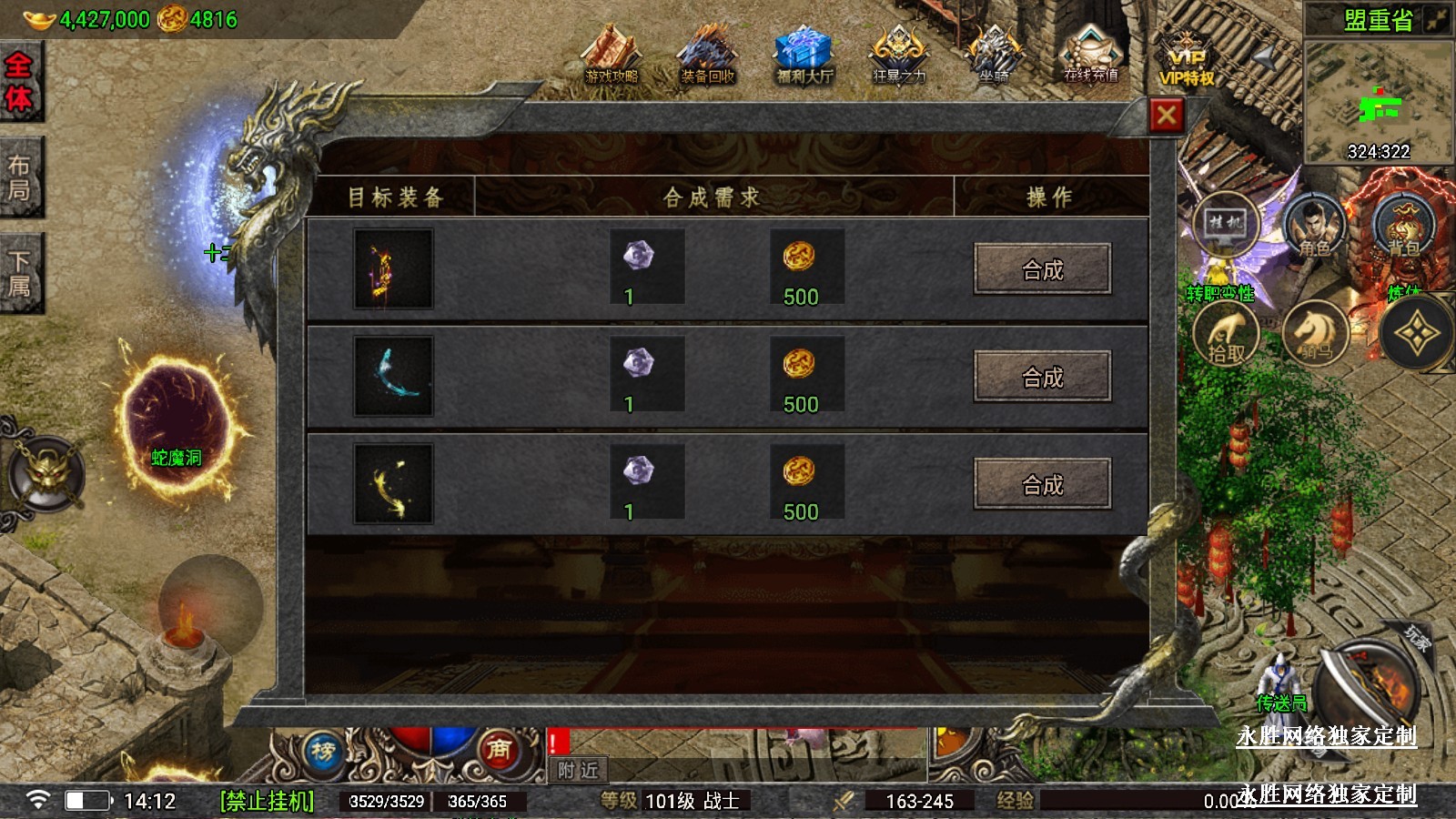Screen dimensions: 1456x819
Task: Toggle the 挂机 auto-battle button
Action: pyautogui.click(x=1225, y=224)
